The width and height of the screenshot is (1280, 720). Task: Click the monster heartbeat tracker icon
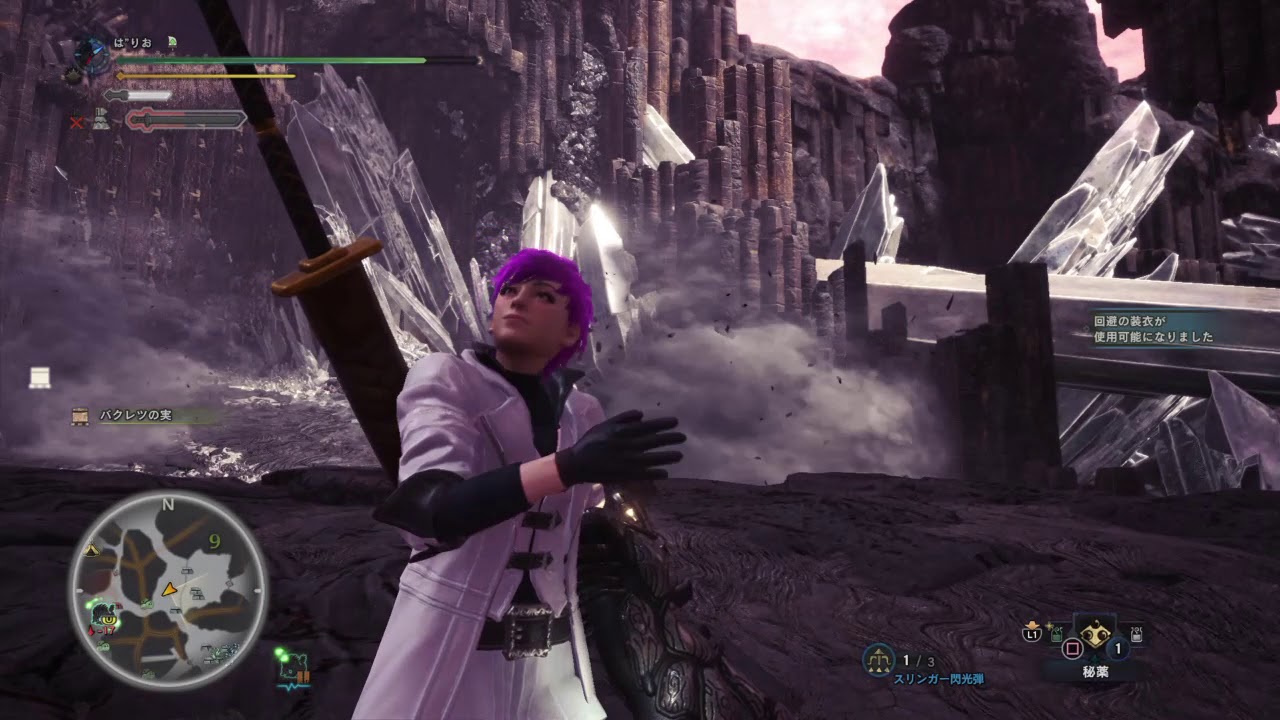tap(293, 666)
